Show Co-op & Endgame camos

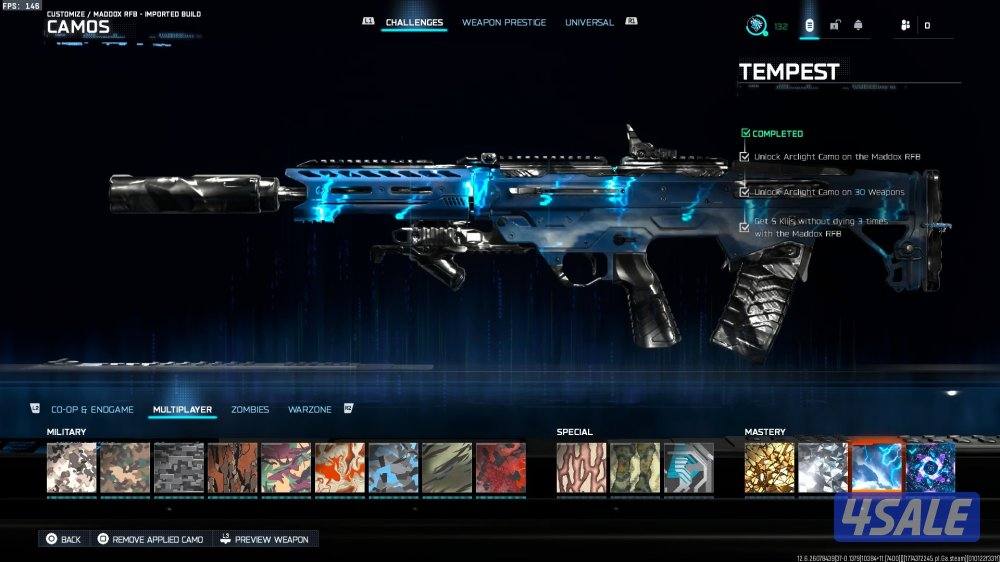tap(91, 409)
